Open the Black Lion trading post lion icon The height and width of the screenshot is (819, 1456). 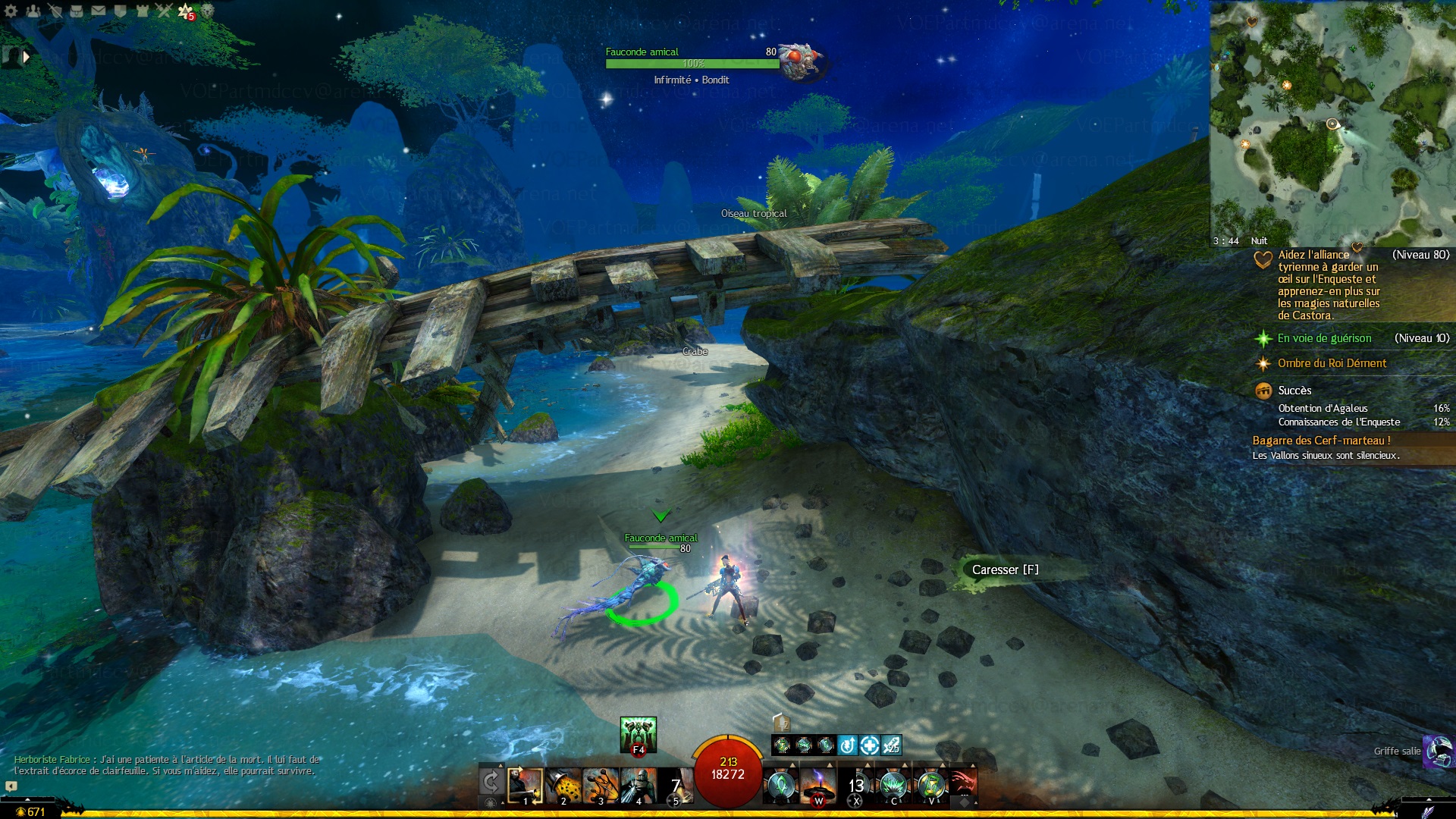pyautogui.click(x=208, y=11)
